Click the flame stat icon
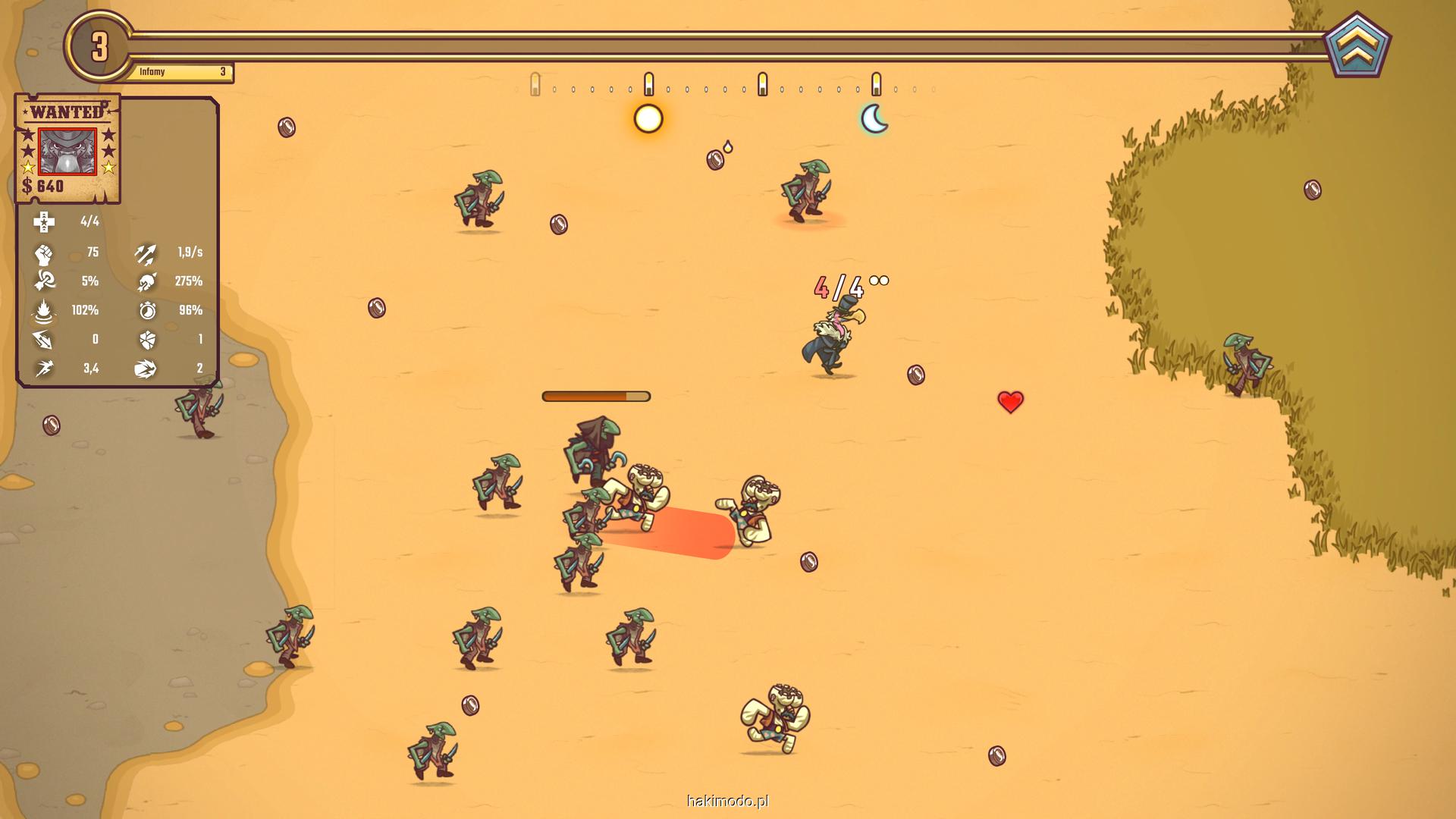The width and height of the screenshot is (1456, 819). tap(44, 311)
